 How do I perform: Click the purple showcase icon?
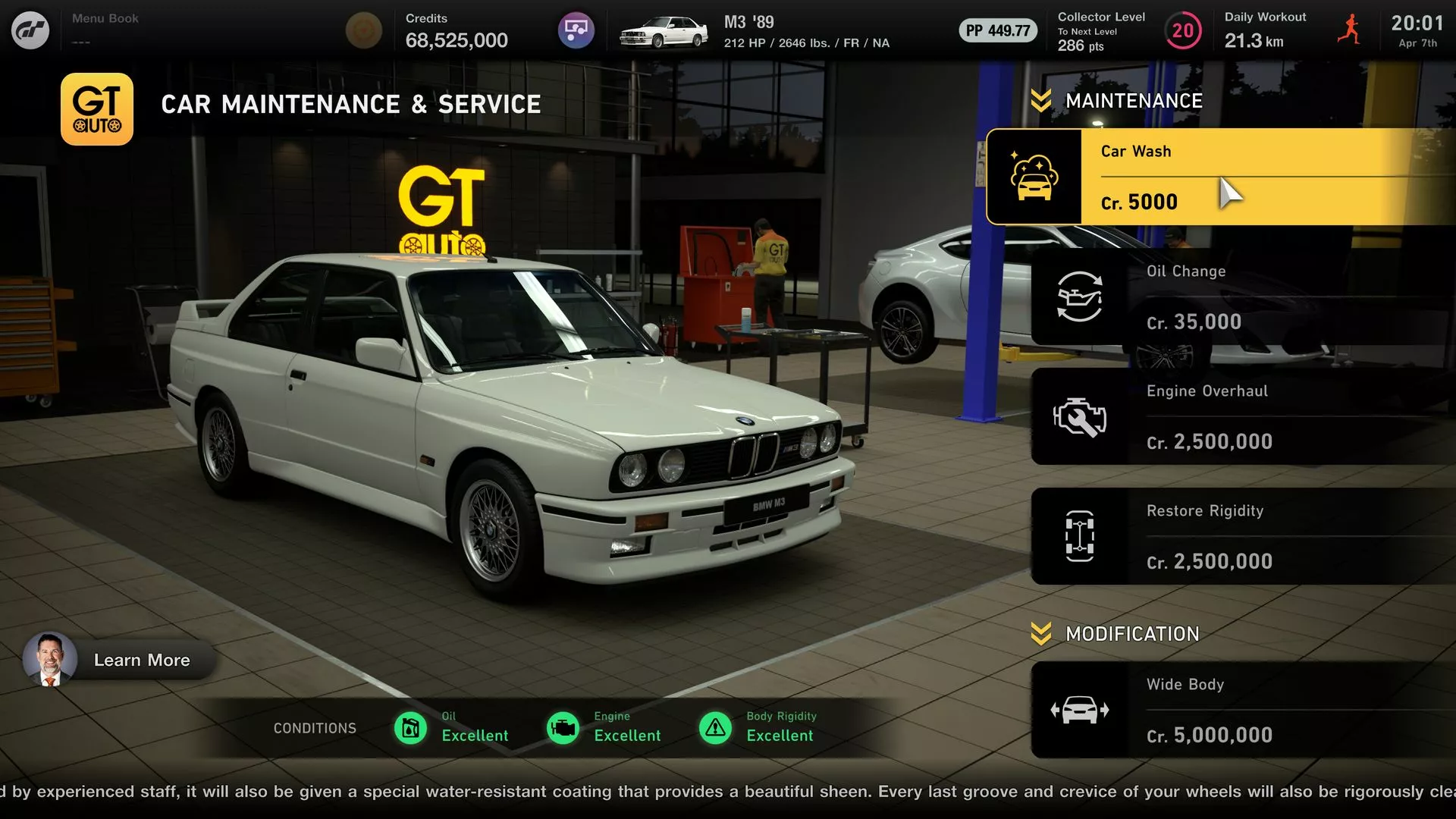[x=576, y=30]
